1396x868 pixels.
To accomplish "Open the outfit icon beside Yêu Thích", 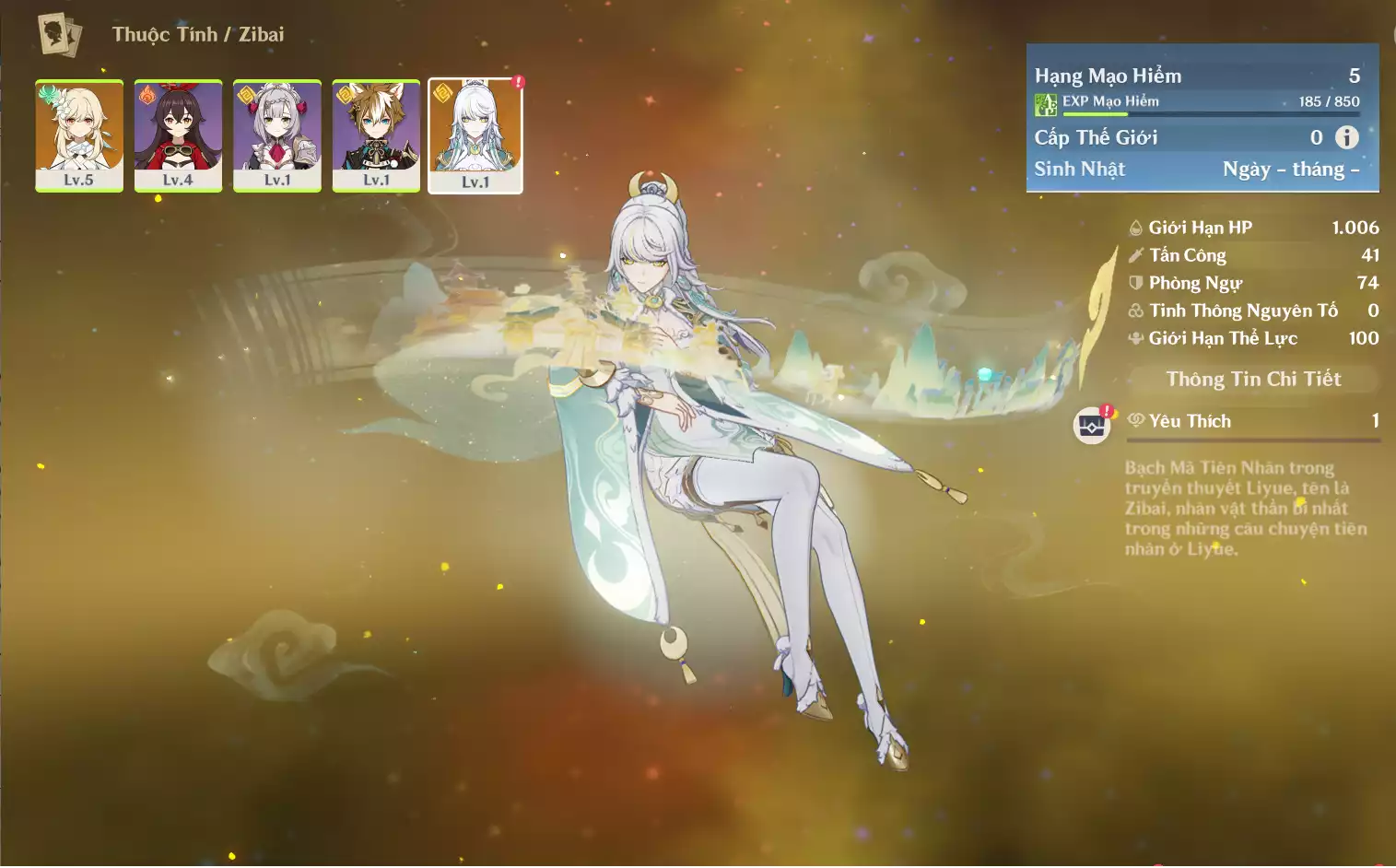I will pos(1092,426).
